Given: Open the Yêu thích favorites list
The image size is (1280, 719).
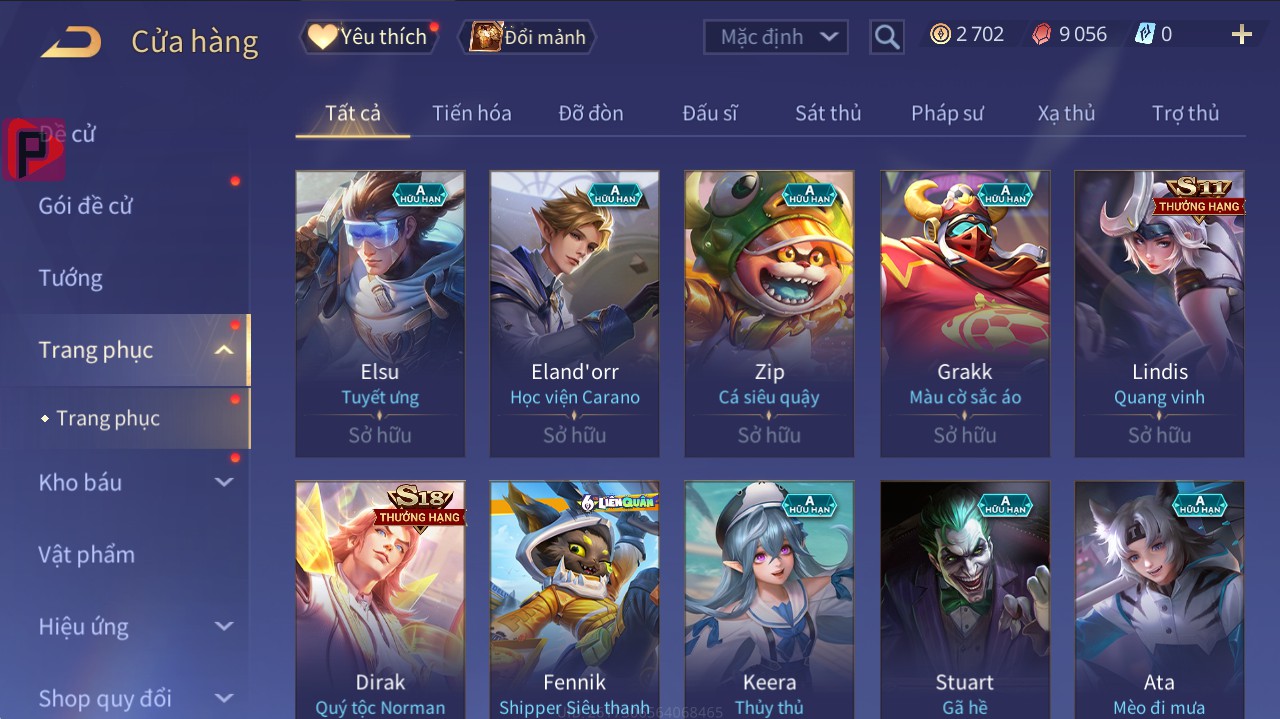Looking at the screenshot, I should click(x=367, y=37).
